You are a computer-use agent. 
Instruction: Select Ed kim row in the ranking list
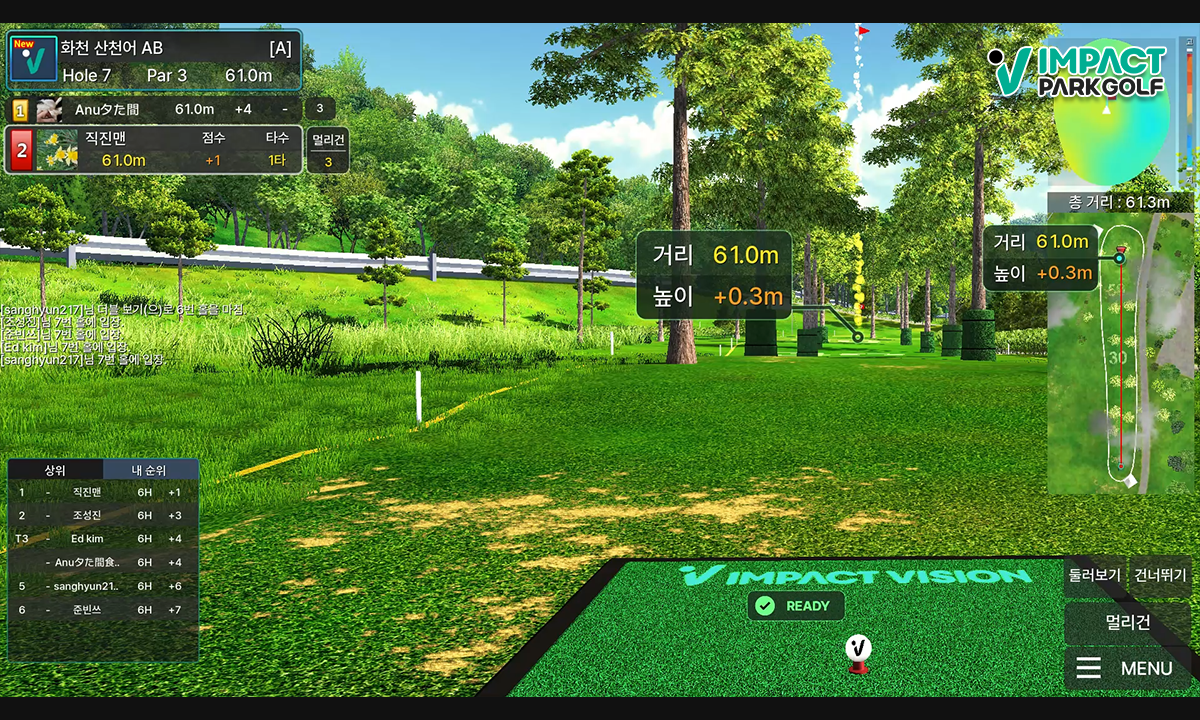pos(100,539)
